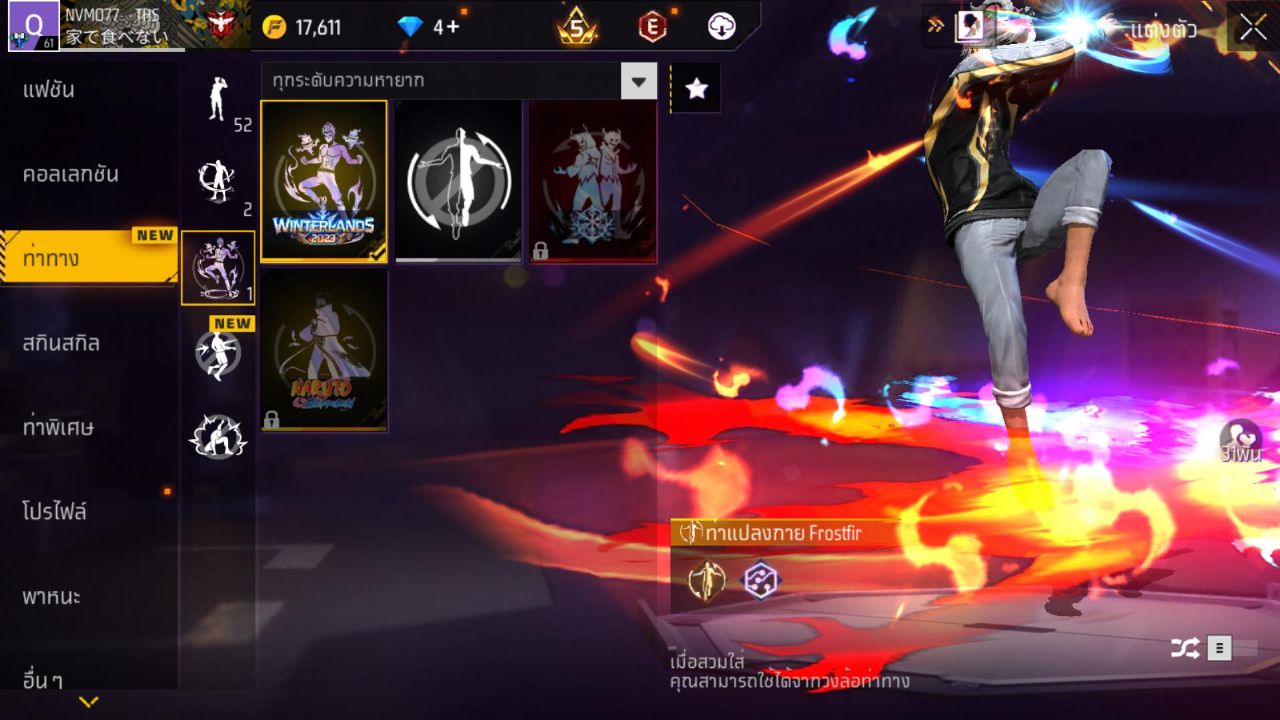Click the shuffle emotes icon at bottom right

[1184, 647]
